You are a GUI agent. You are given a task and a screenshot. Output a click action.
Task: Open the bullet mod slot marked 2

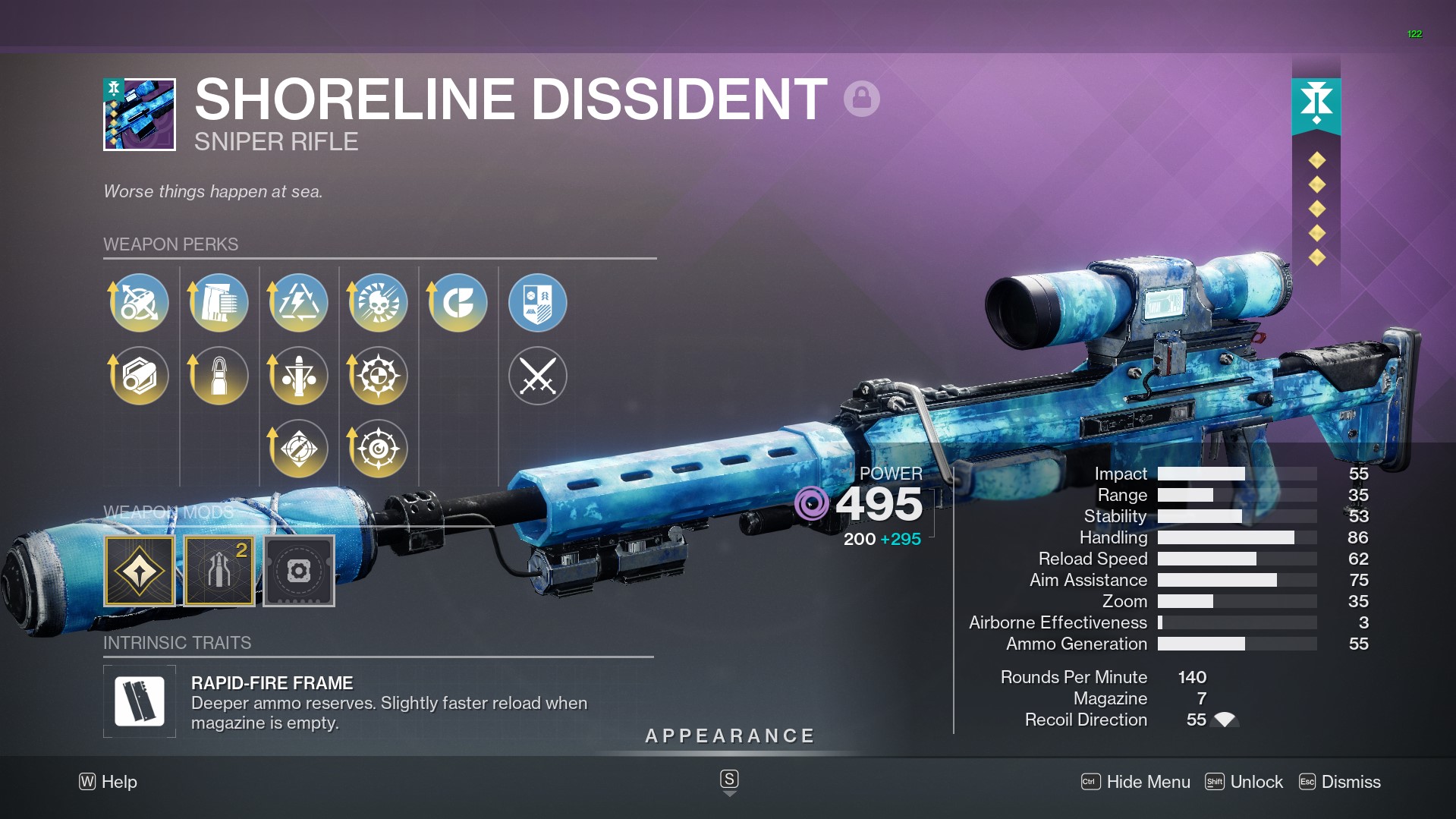click(219, 571)
